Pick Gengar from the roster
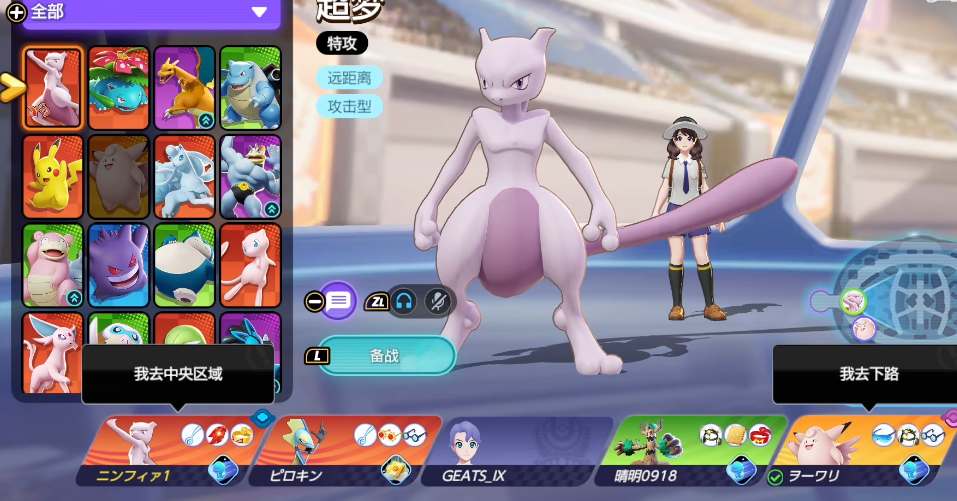Viewport: 957px width, 501px height. pyautogui.click(x=119, y=265)
